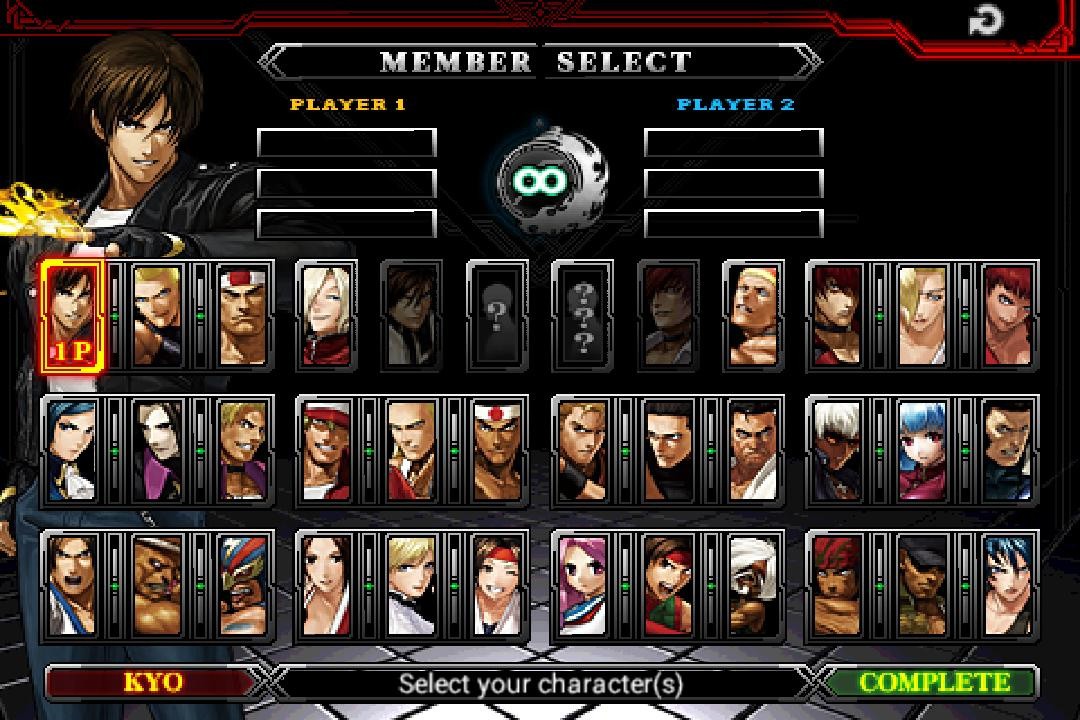Screen dimensions: 1080x720
Task: Select blue-haired Leona's portrait
Action: pos(1007,586)
